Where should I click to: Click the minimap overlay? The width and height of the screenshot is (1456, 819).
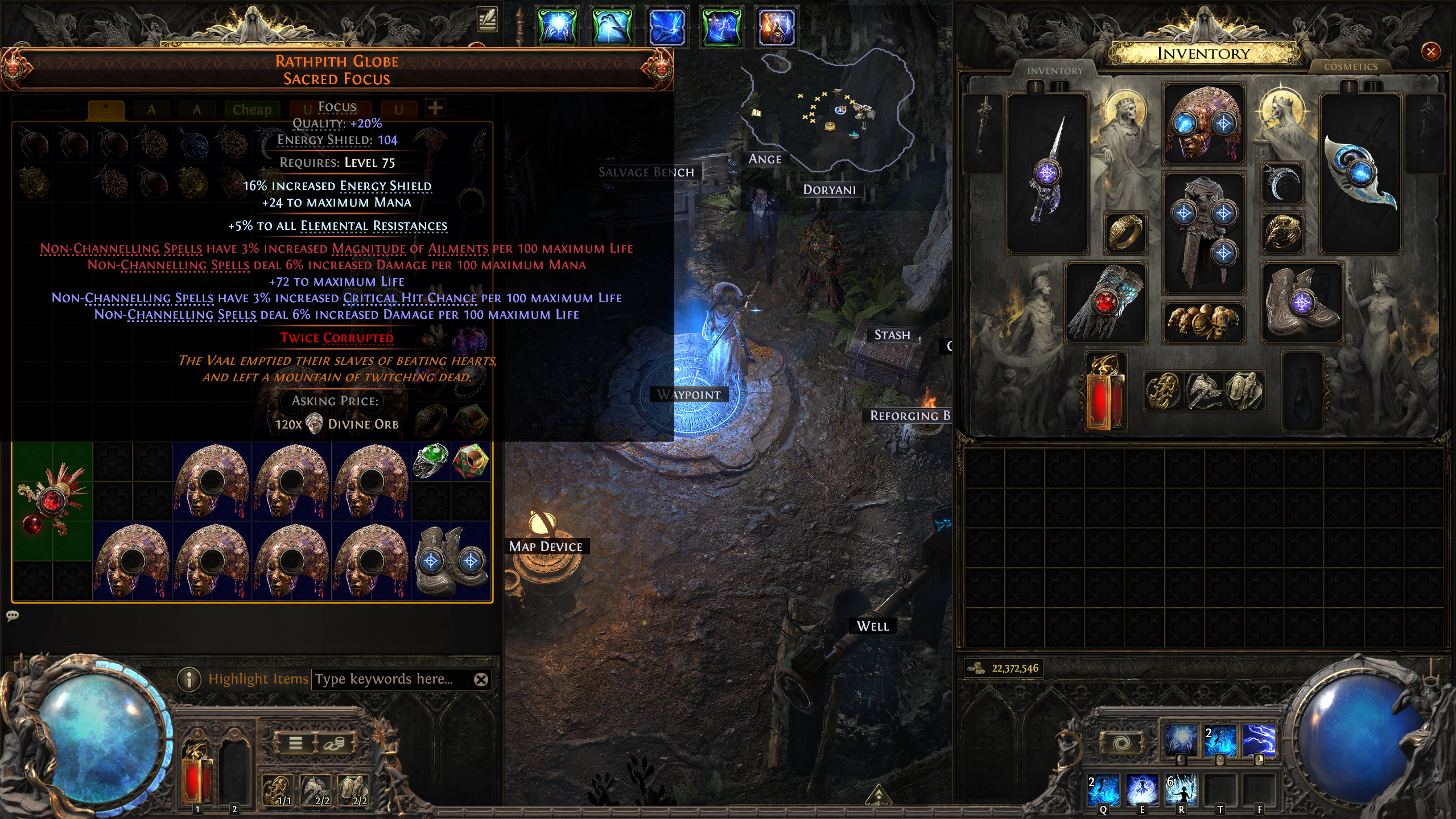[x=828, y=108]
